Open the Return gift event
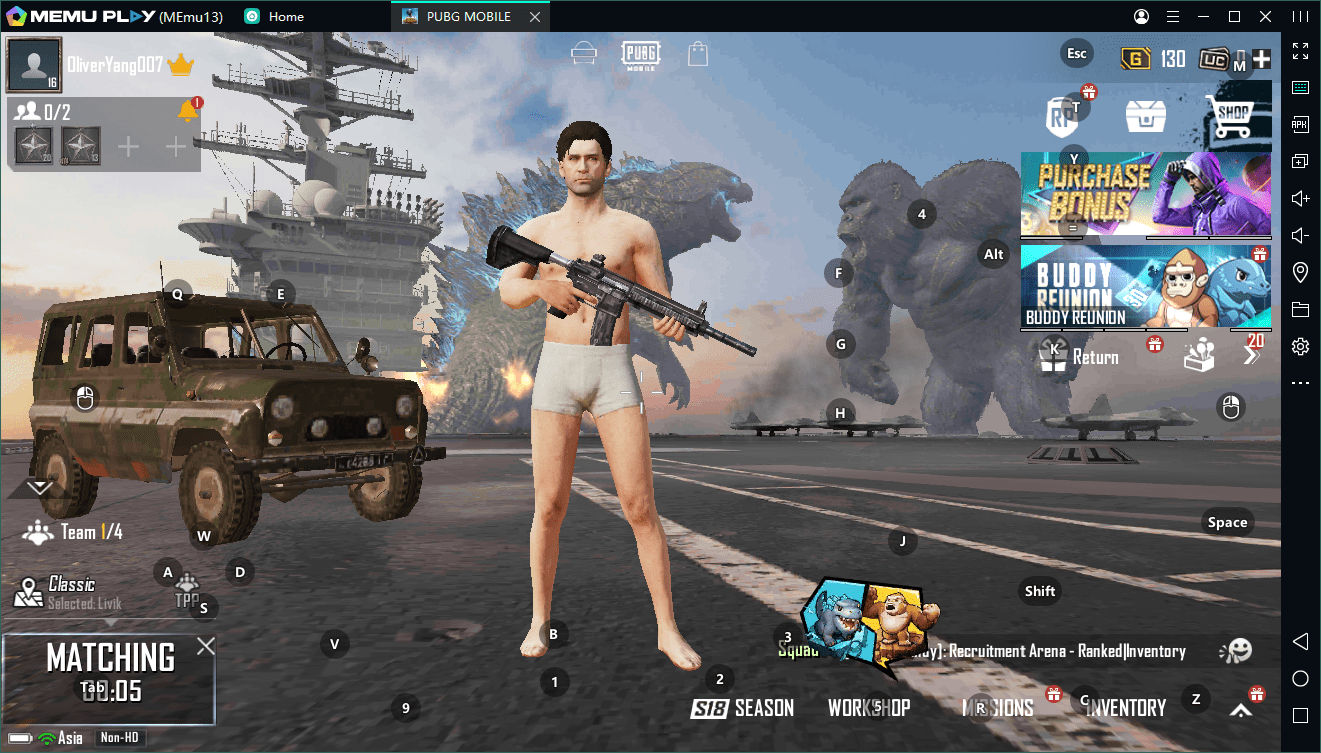 (x=1077, y=357)
